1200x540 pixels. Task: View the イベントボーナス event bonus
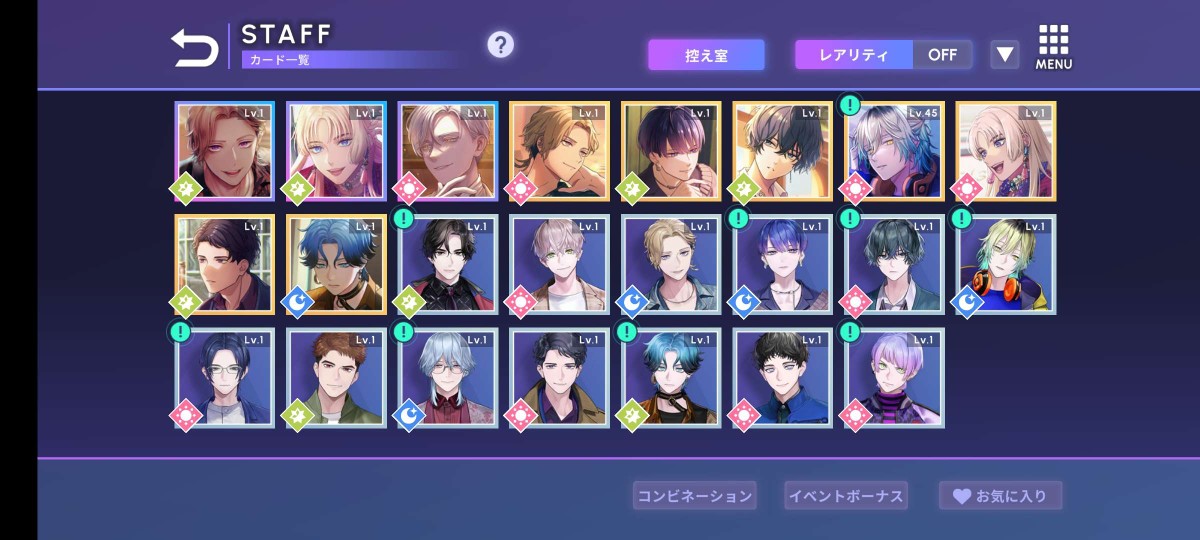(x=845, y=495)
